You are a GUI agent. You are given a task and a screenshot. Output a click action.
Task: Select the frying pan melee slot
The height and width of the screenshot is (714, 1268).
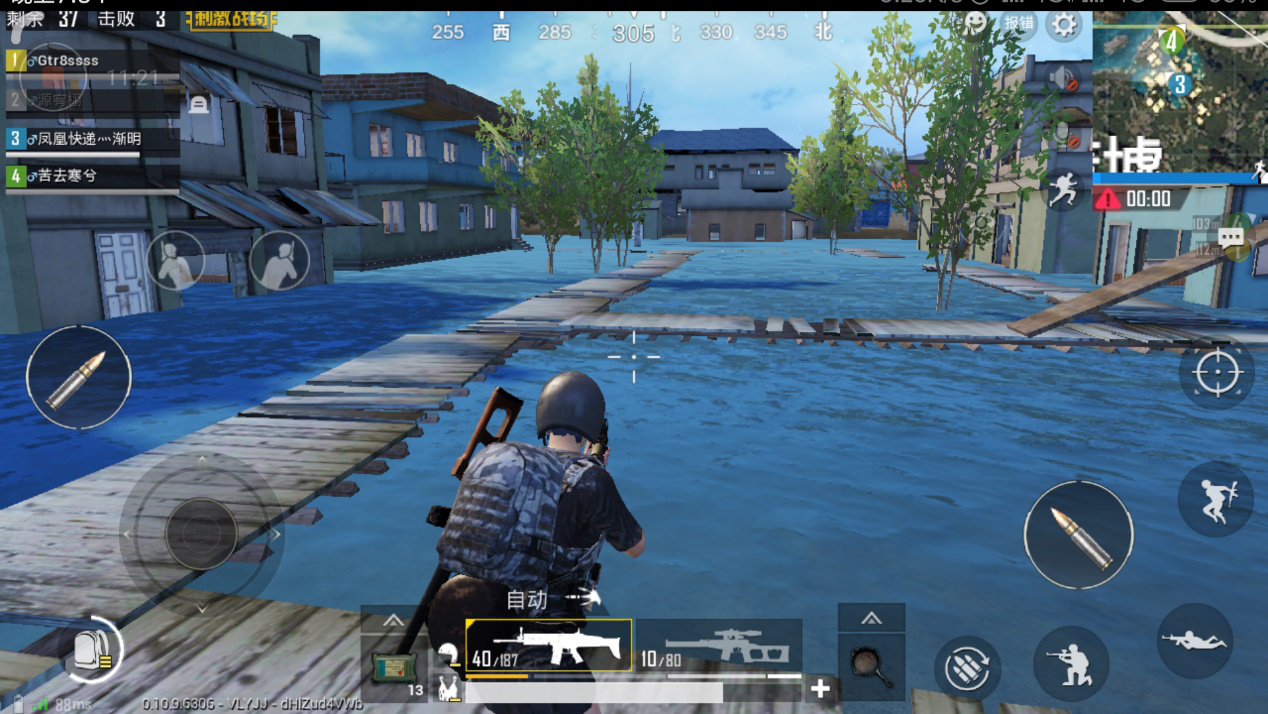[871, 666]
